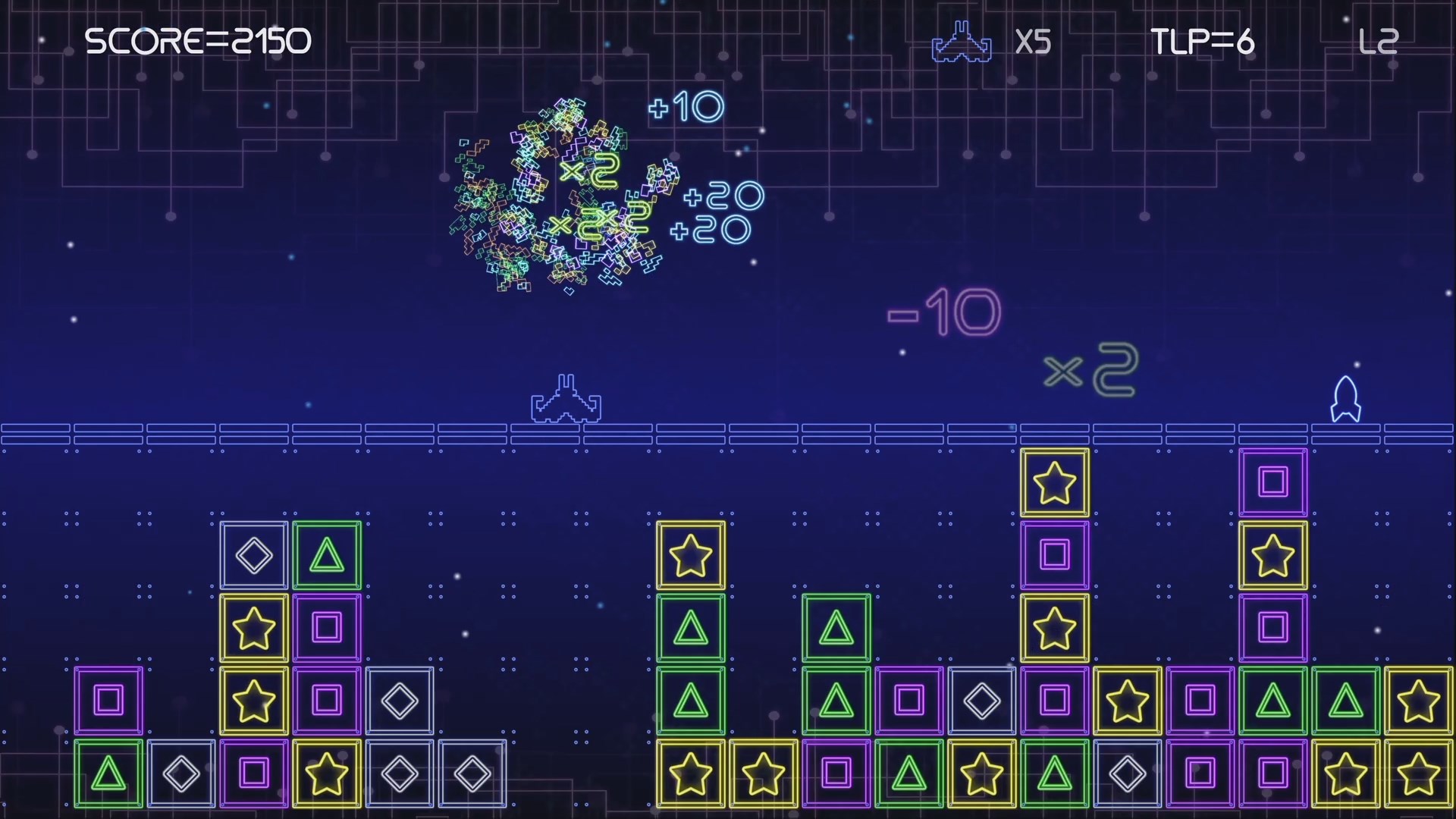This screenshot has width=1456, height=819.
Task: Select the -10 penalty indicator
Action: pyautogui.click(x=943, y=309)
